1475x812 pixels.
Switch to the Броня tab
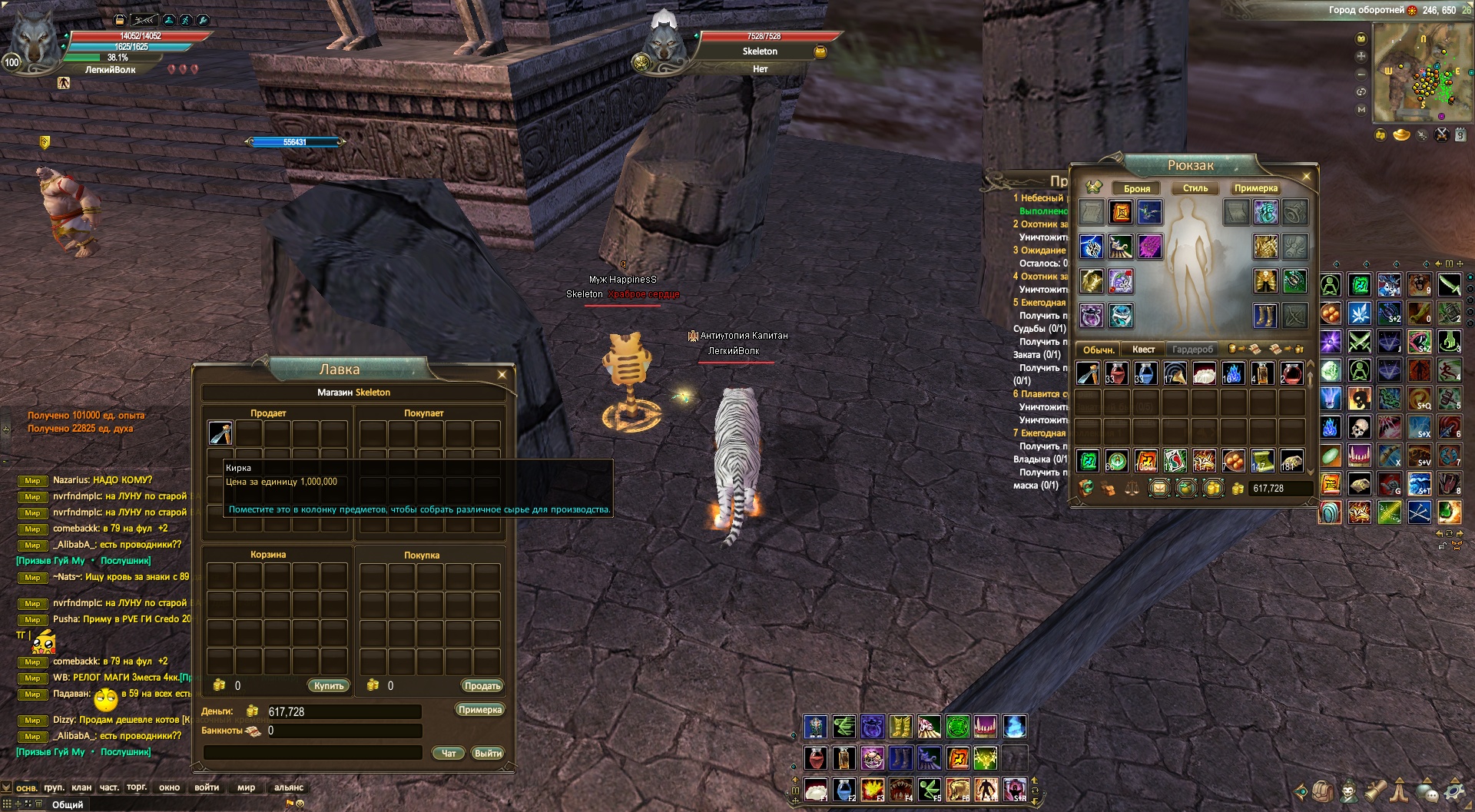(1137, 188)
